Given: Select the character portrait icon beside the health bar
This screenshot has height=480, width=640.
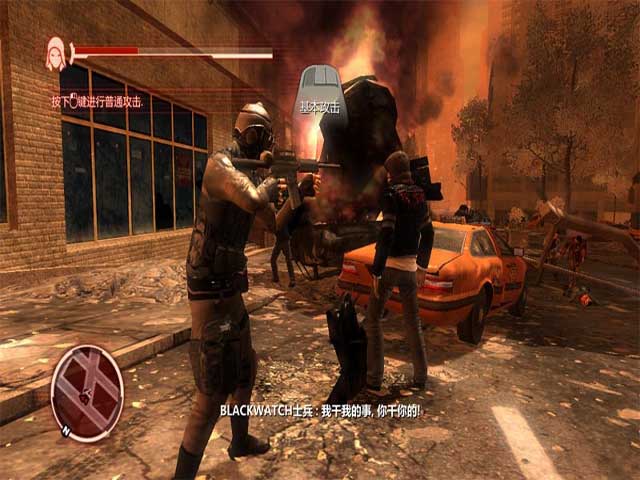Looking at the screenshot, I should click(56, 53).
